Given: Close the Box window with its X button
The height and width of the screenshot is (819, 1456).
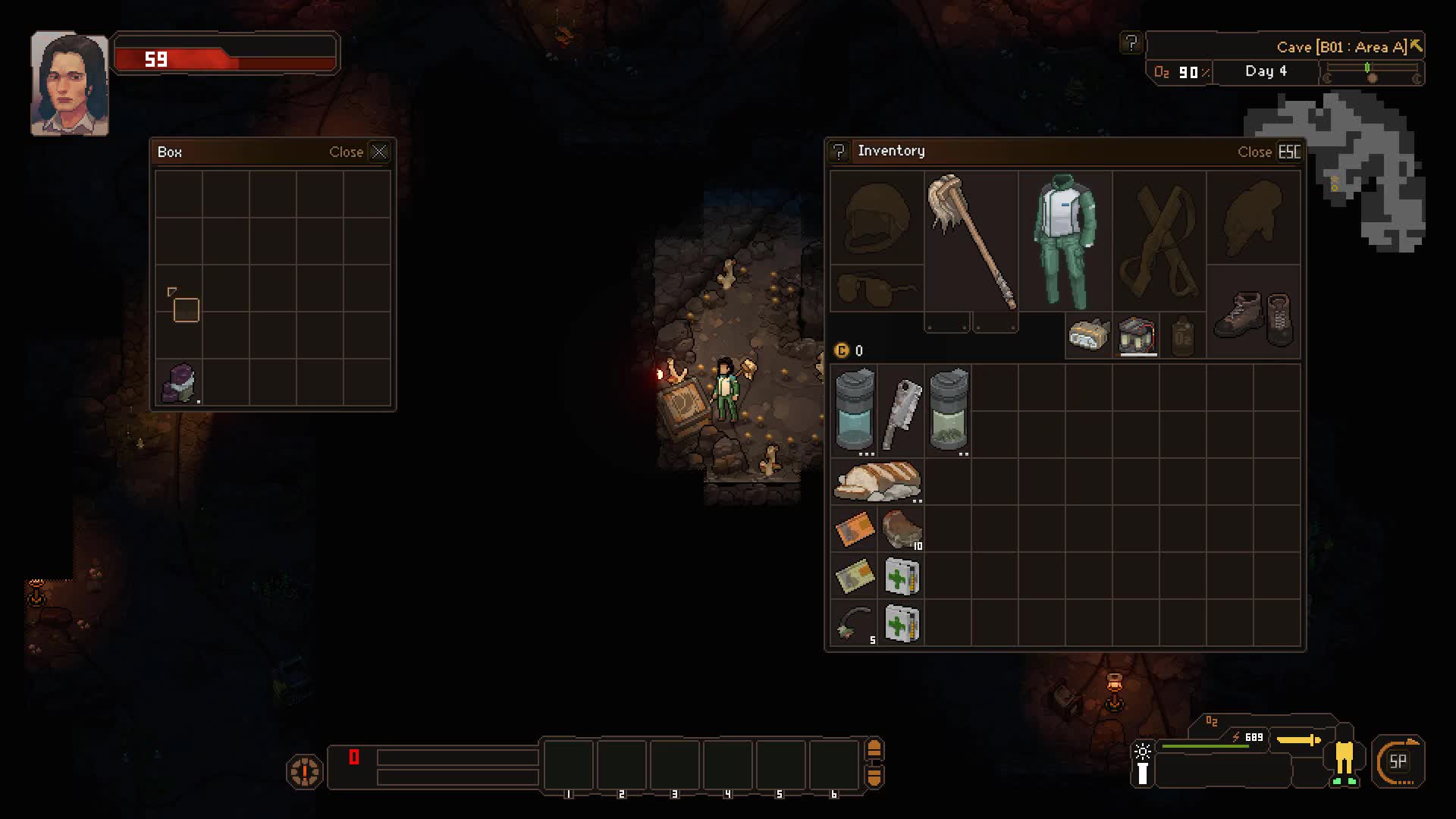Looking at the screenshot, I should tap(380, 151).
